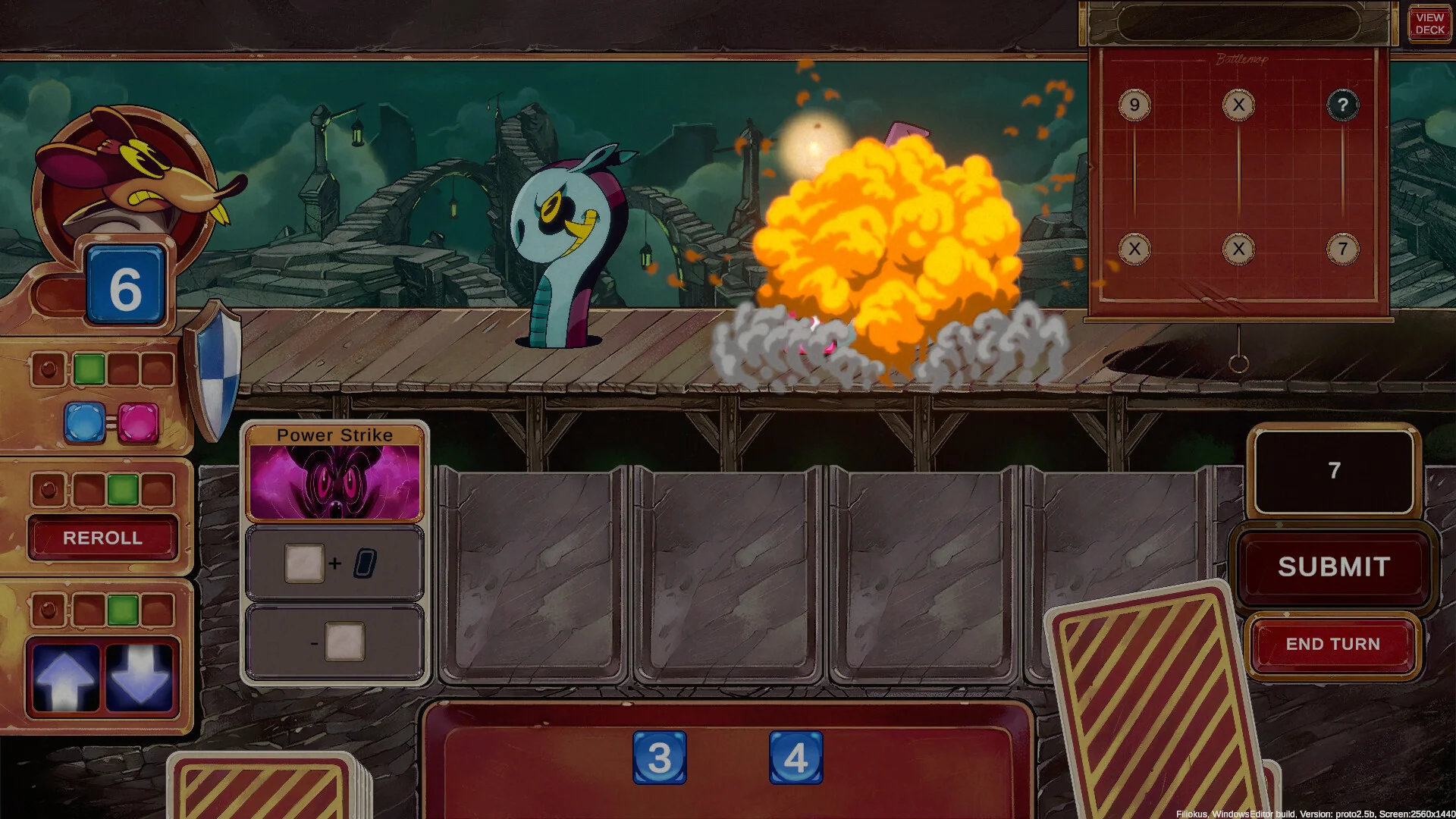Open the View Deck panel
The width and height of the screenshot is (1456, 819).
coord(1429,24)
